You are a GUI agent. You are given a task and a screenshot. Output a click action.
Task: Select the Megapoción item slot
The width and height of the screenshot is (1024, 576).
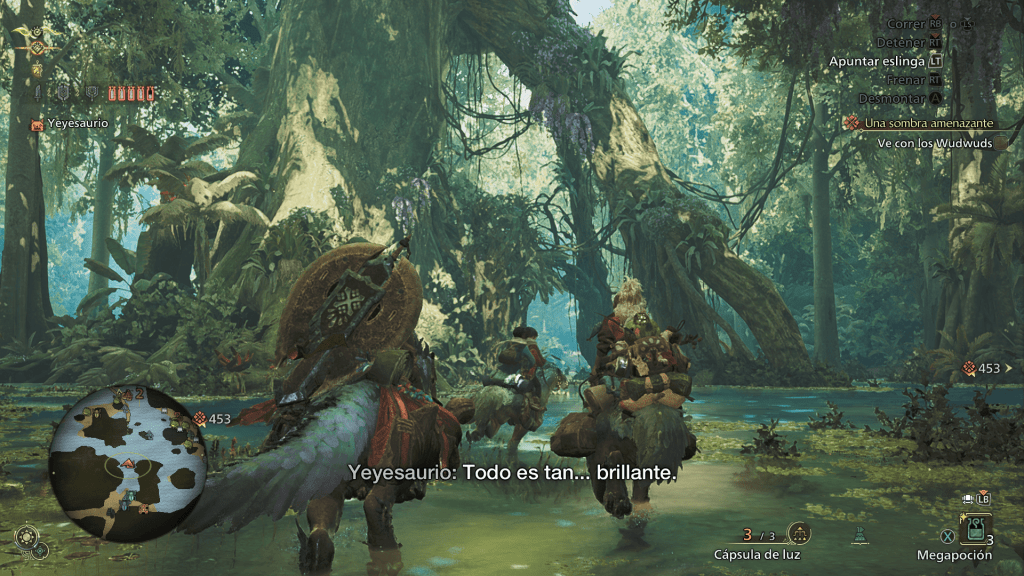tap(975, 529)
